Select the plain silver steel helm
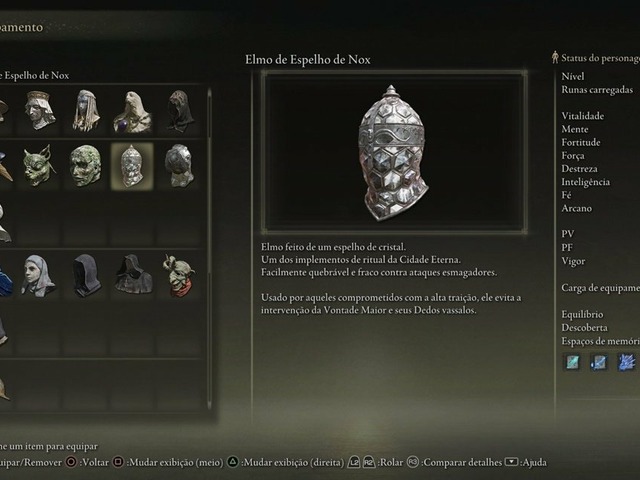Screen dimensions: 640x480 pyautogui.click(x=179, y=165)
